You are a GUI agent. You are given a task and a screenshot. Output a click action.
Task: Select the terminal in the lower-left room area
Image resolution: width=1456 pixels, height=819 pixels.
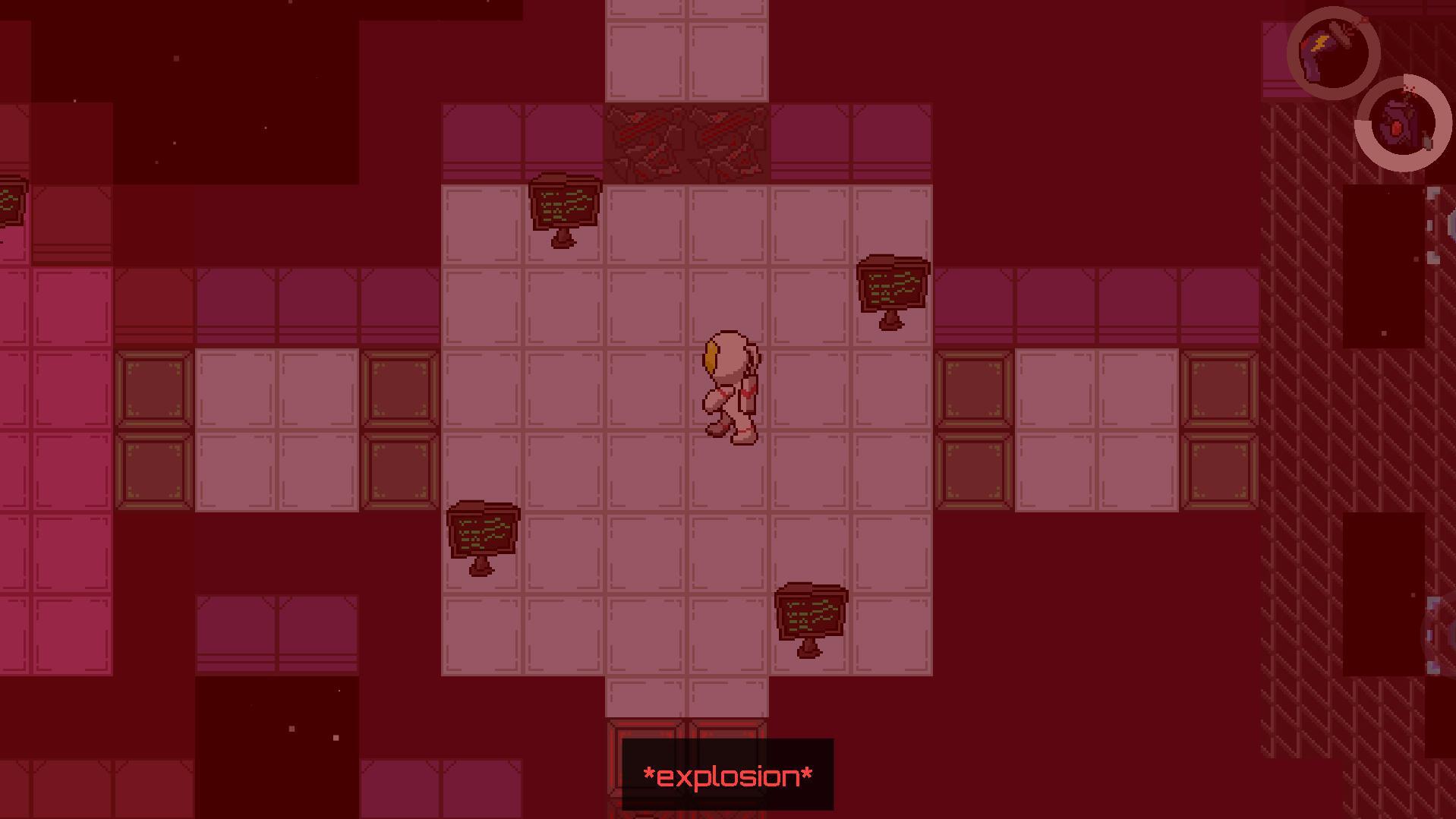481,531
